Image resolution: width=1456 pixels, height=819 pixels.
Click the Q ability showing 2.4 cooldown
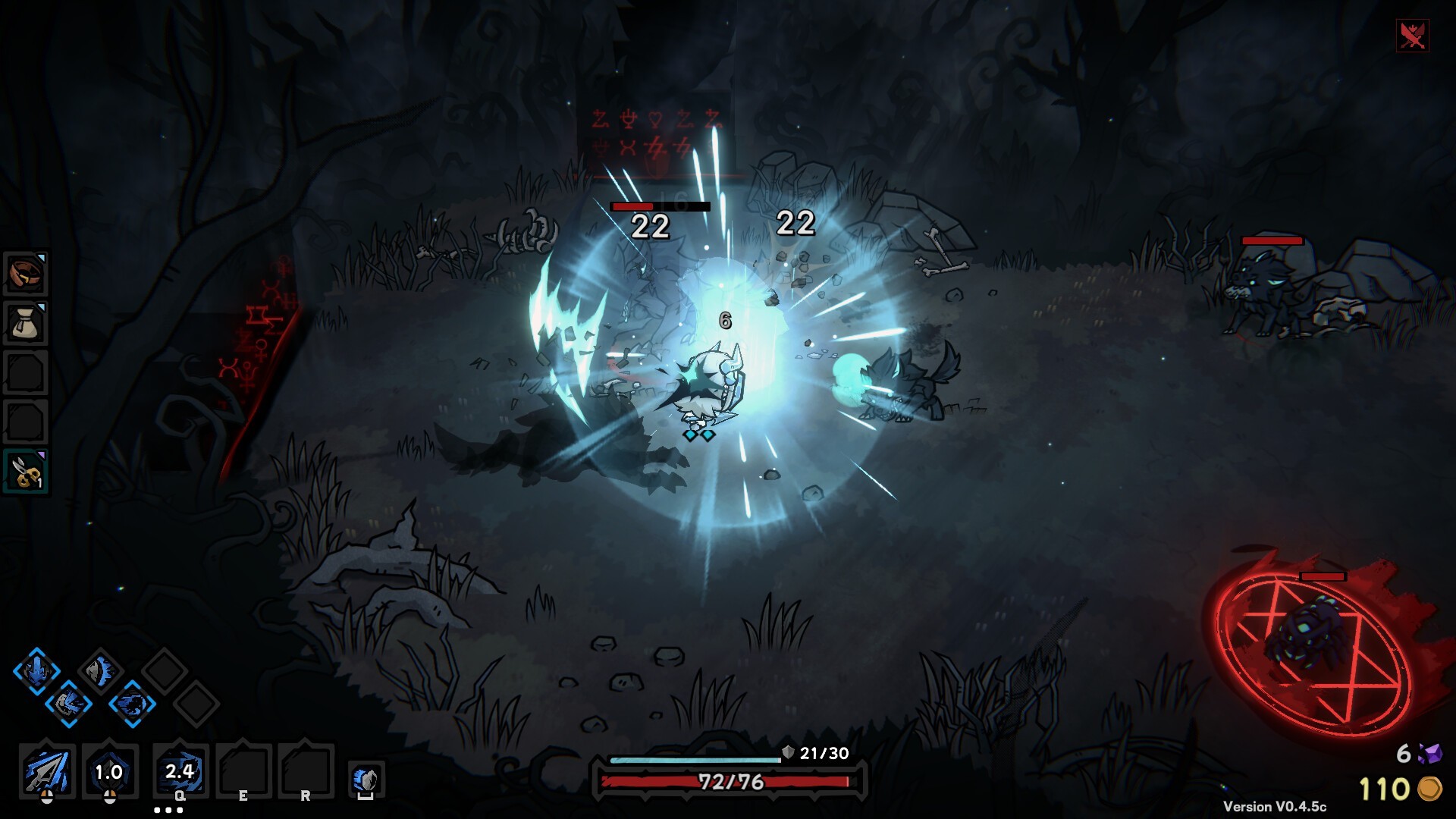[x=180, y=771]
